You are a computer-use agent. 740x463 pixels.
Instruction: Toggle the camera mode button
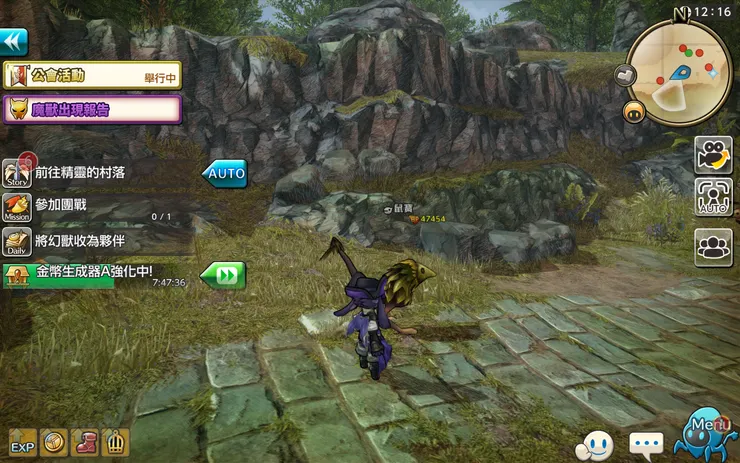tap(713, 155)
